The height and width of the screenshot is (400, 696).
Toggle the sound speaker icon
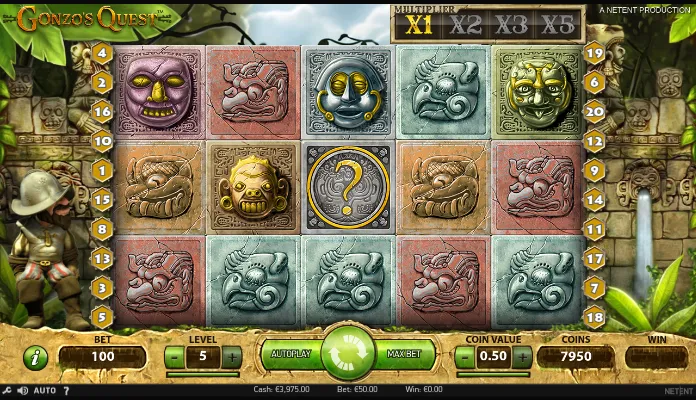22,390
